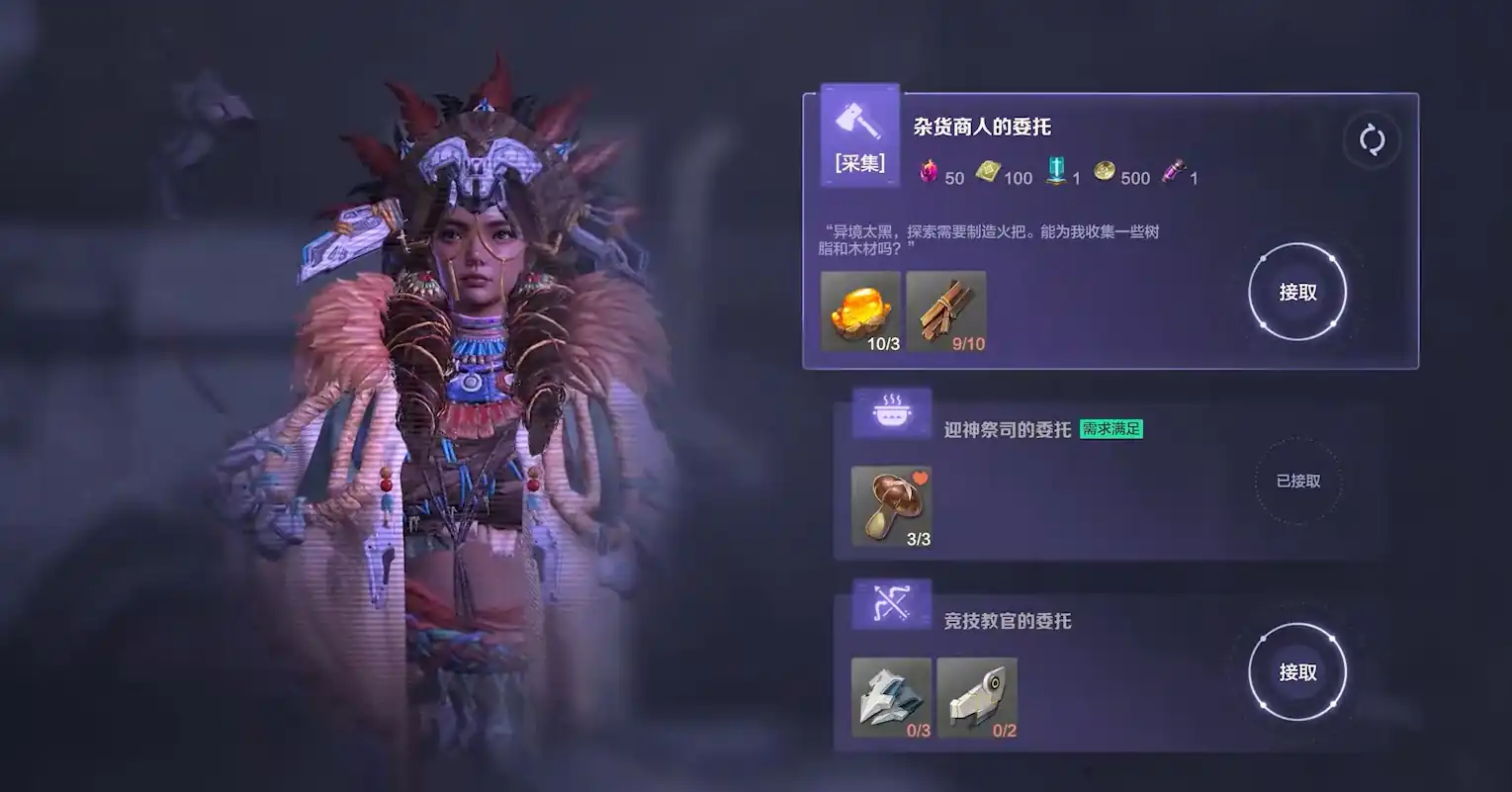Click the teal sword trophy reward icon
The height and width of the screenshot is (792, 1512).
coord(1054,169)
